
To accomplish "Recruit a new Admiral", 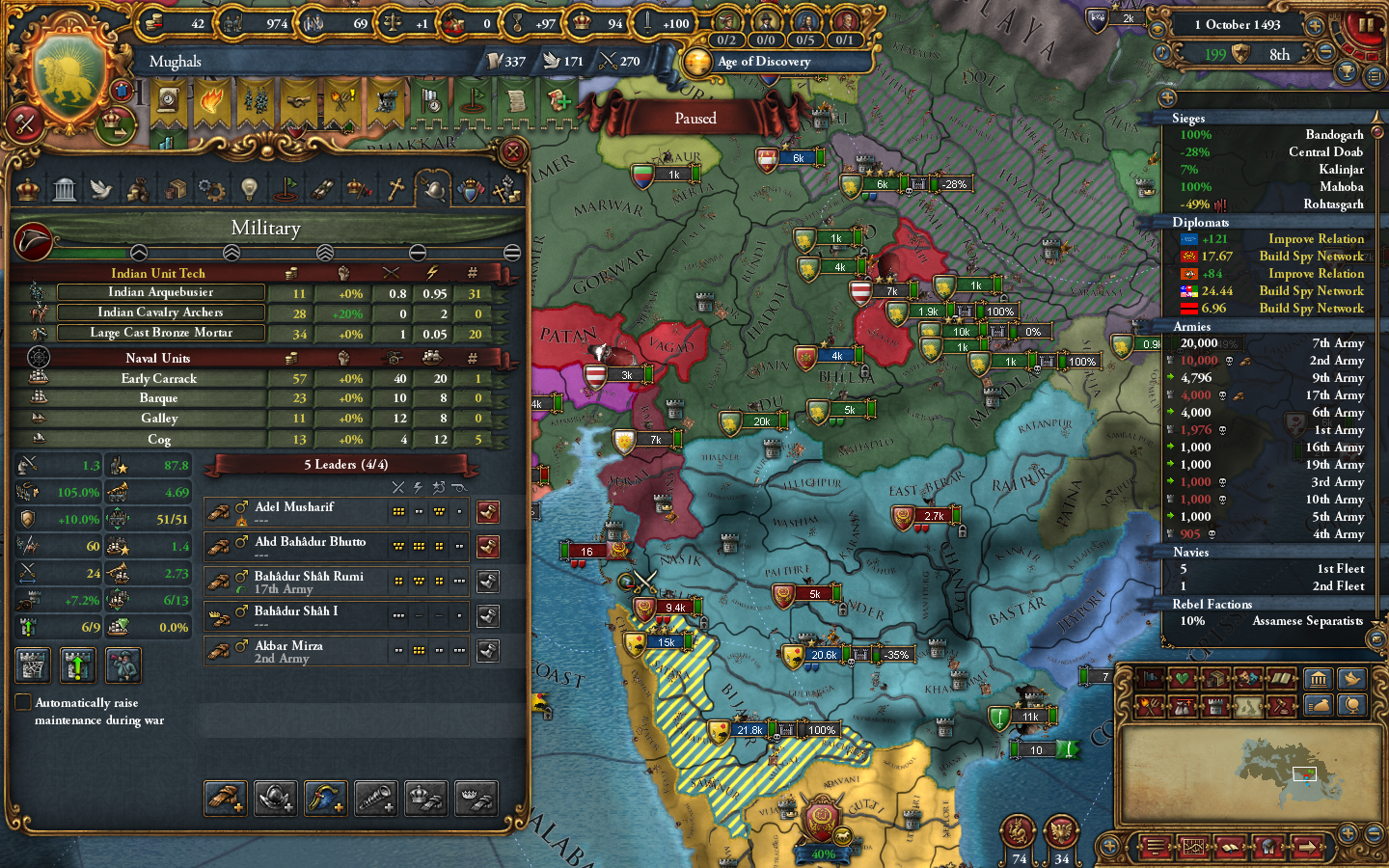I will 325,798.
